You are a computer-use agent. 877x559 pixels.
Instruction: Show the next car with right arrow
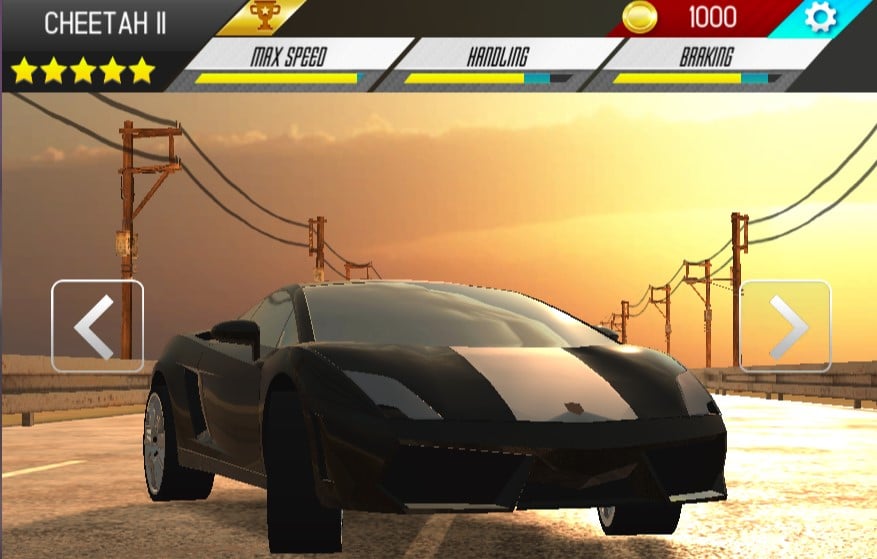[785, 326]
